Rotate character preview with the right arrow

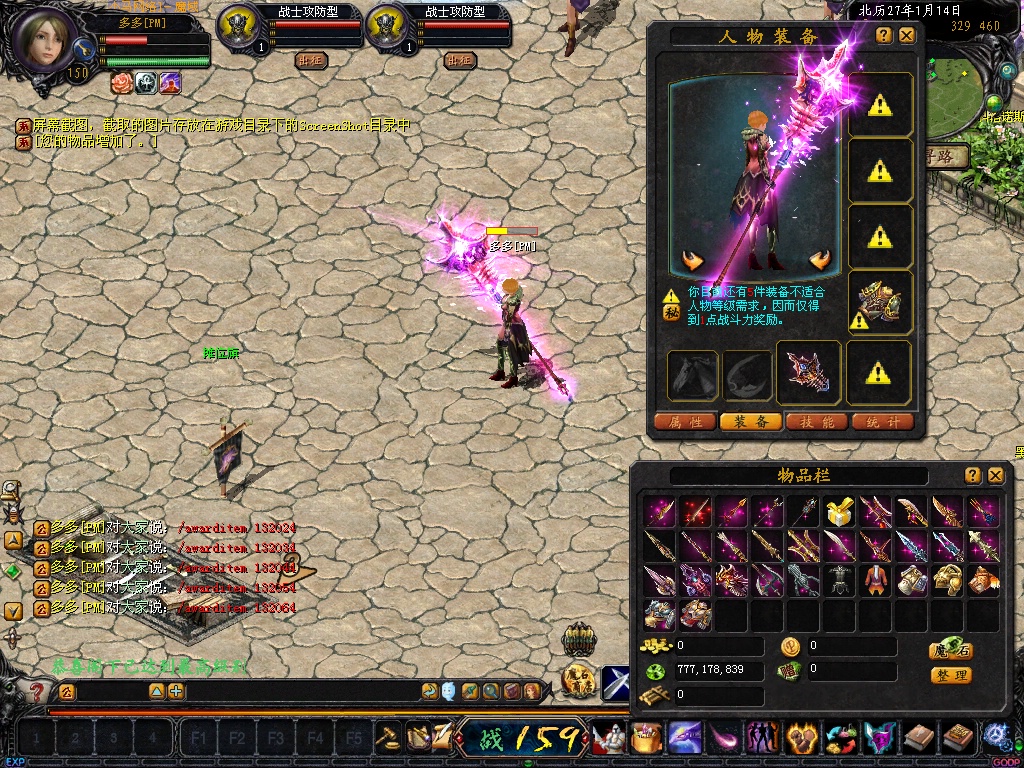(821, 261)
